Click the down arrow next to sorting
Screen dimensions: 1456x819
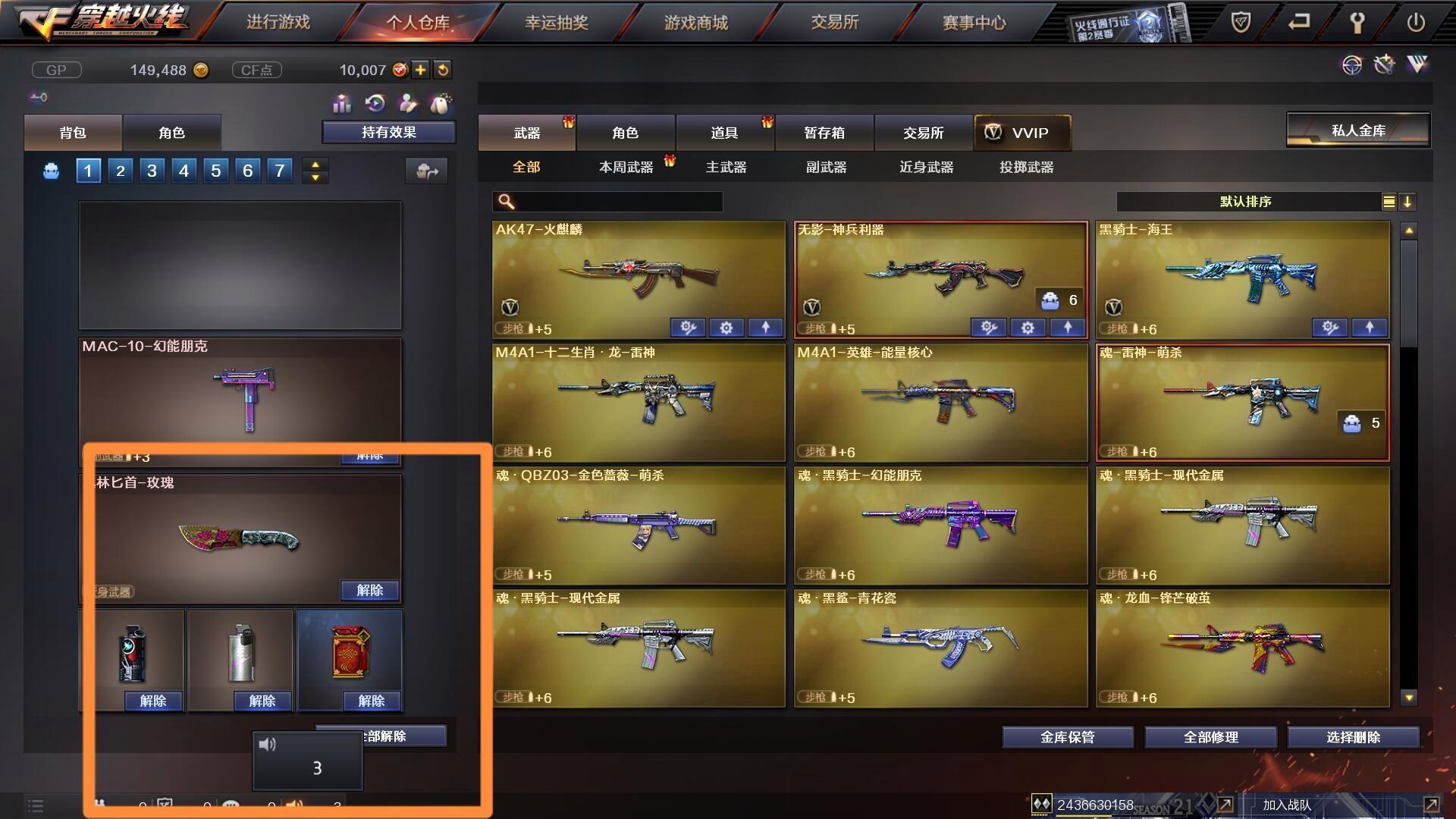[x=1409, y=202]
